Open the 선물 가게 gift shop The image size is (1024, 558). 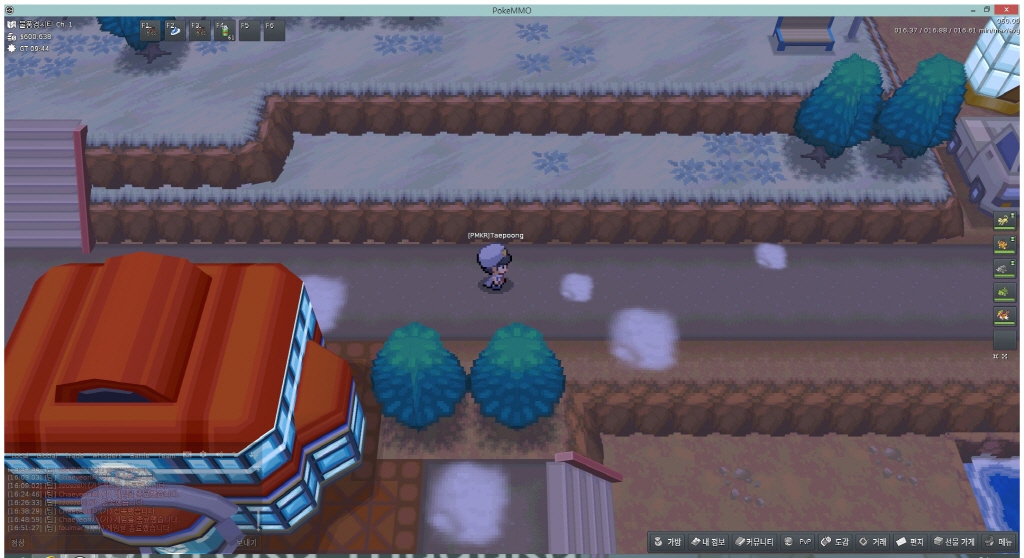point(954,542)
